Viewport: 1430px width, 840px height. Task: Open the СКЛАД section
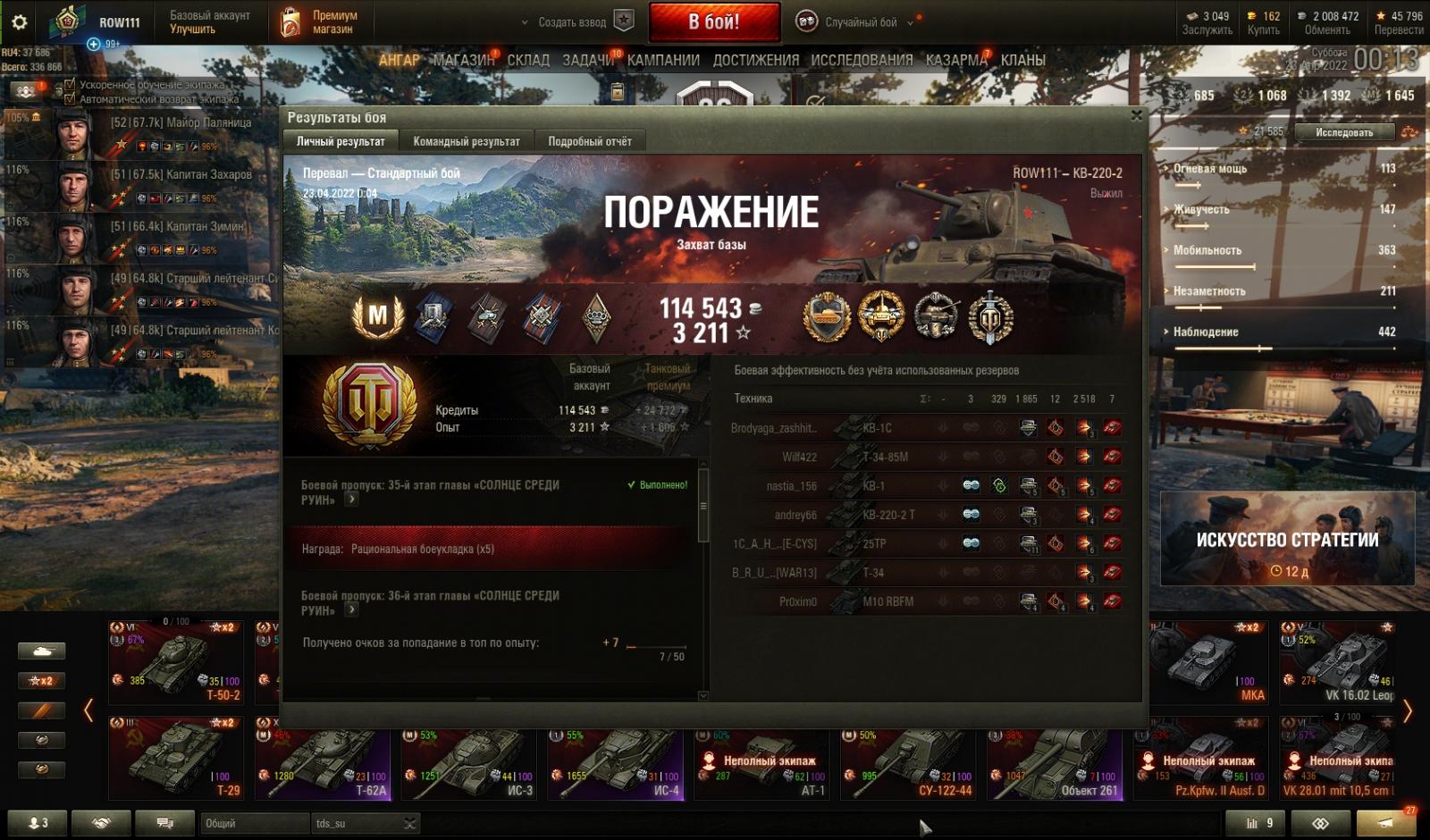[528, 60]
